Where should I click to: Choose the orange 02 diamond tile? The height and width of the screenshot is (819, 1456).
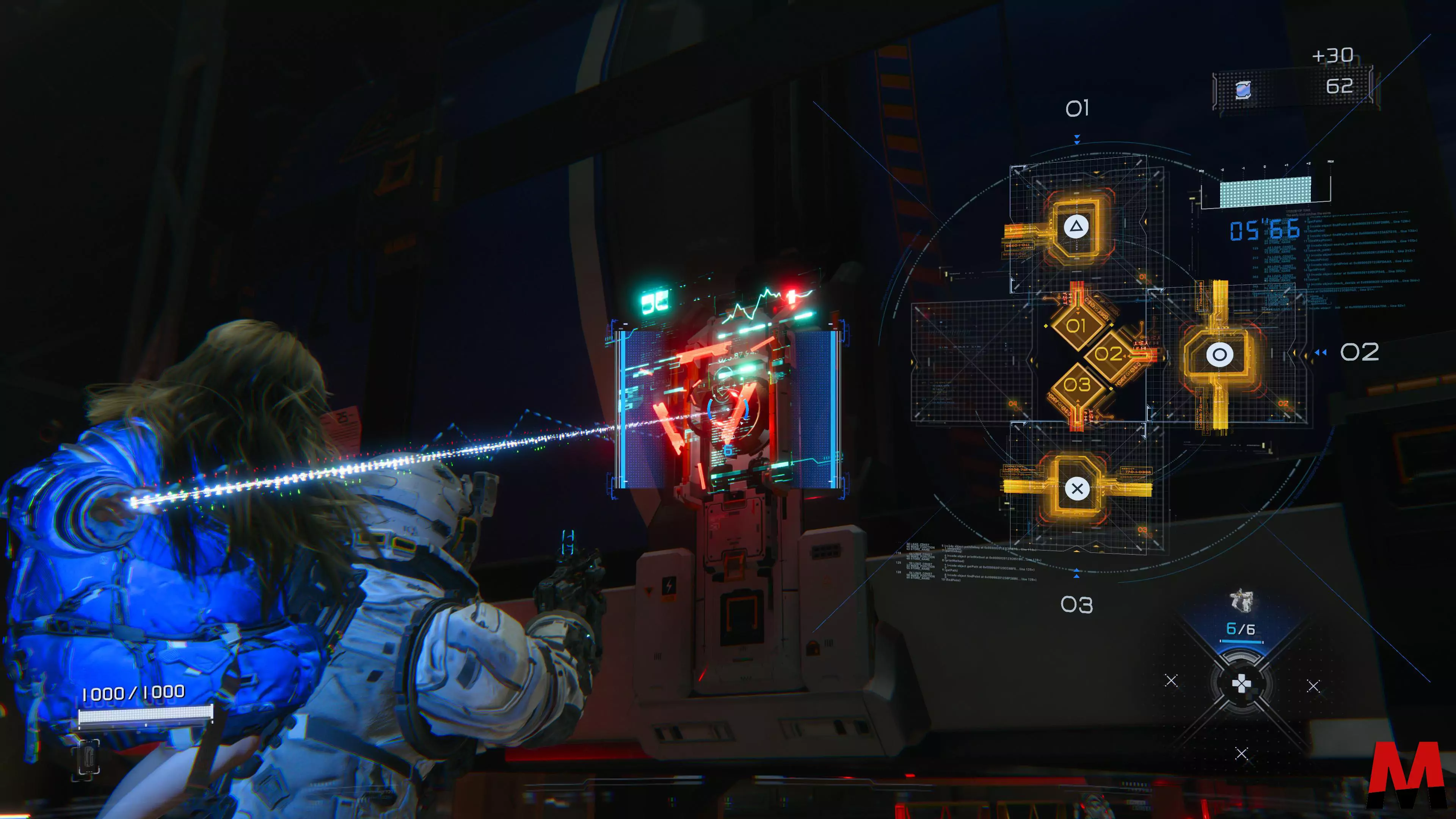point(1108,355)
